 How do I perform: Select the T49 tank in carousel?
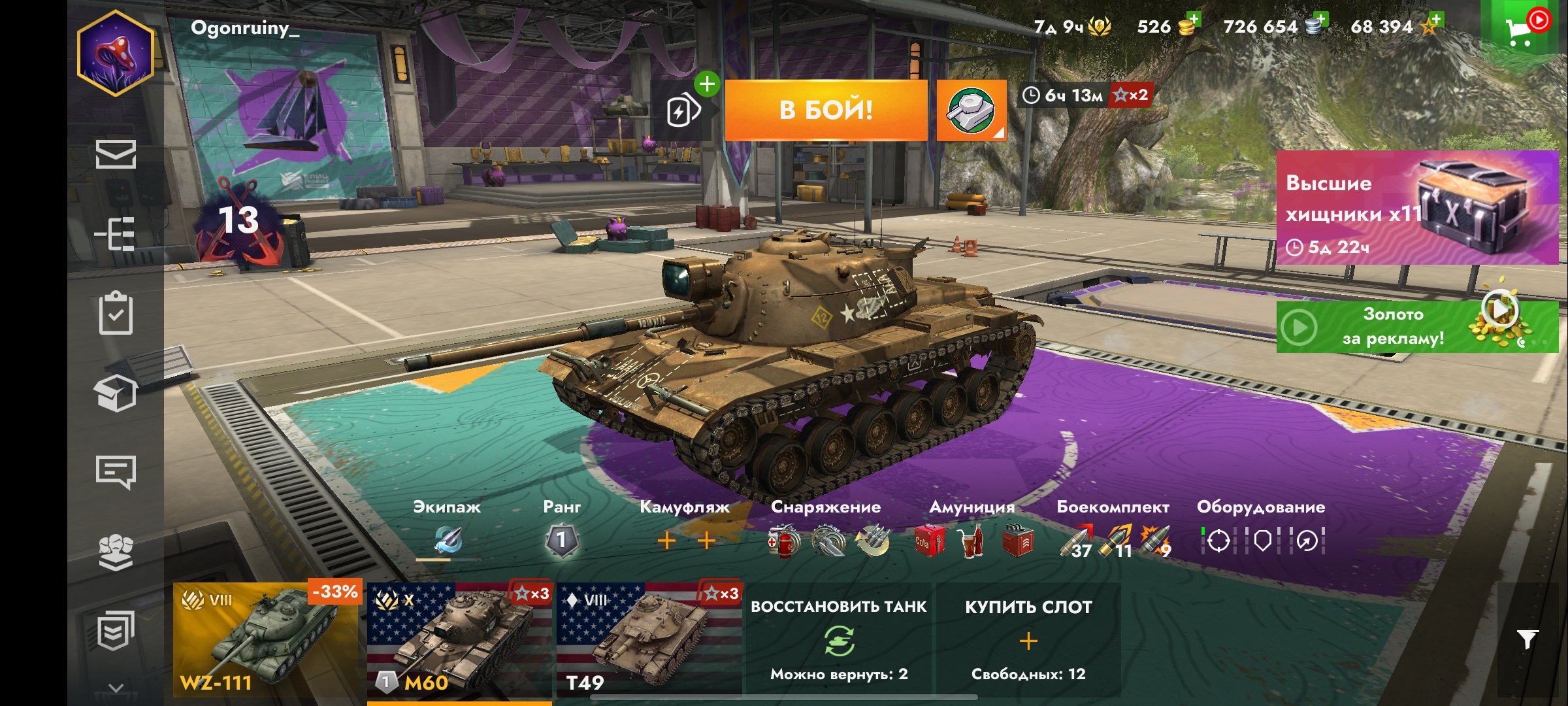[649, 640]
